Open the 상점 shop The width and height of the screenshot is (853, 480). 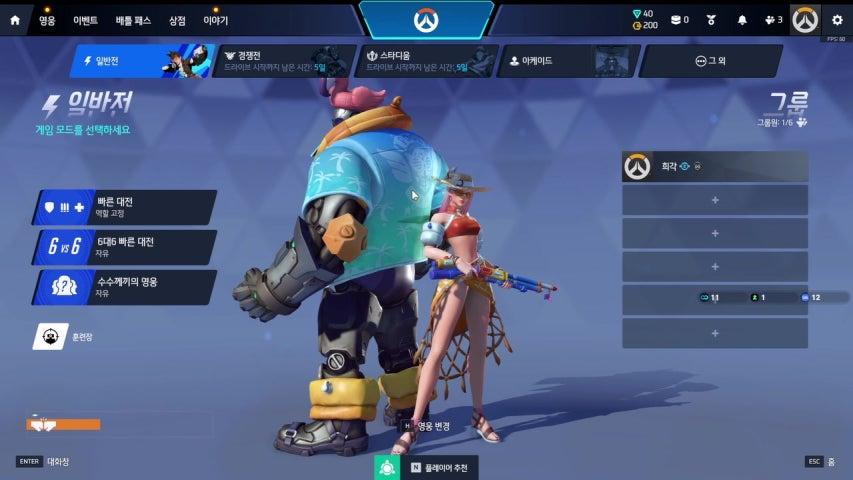coord(177,20)
